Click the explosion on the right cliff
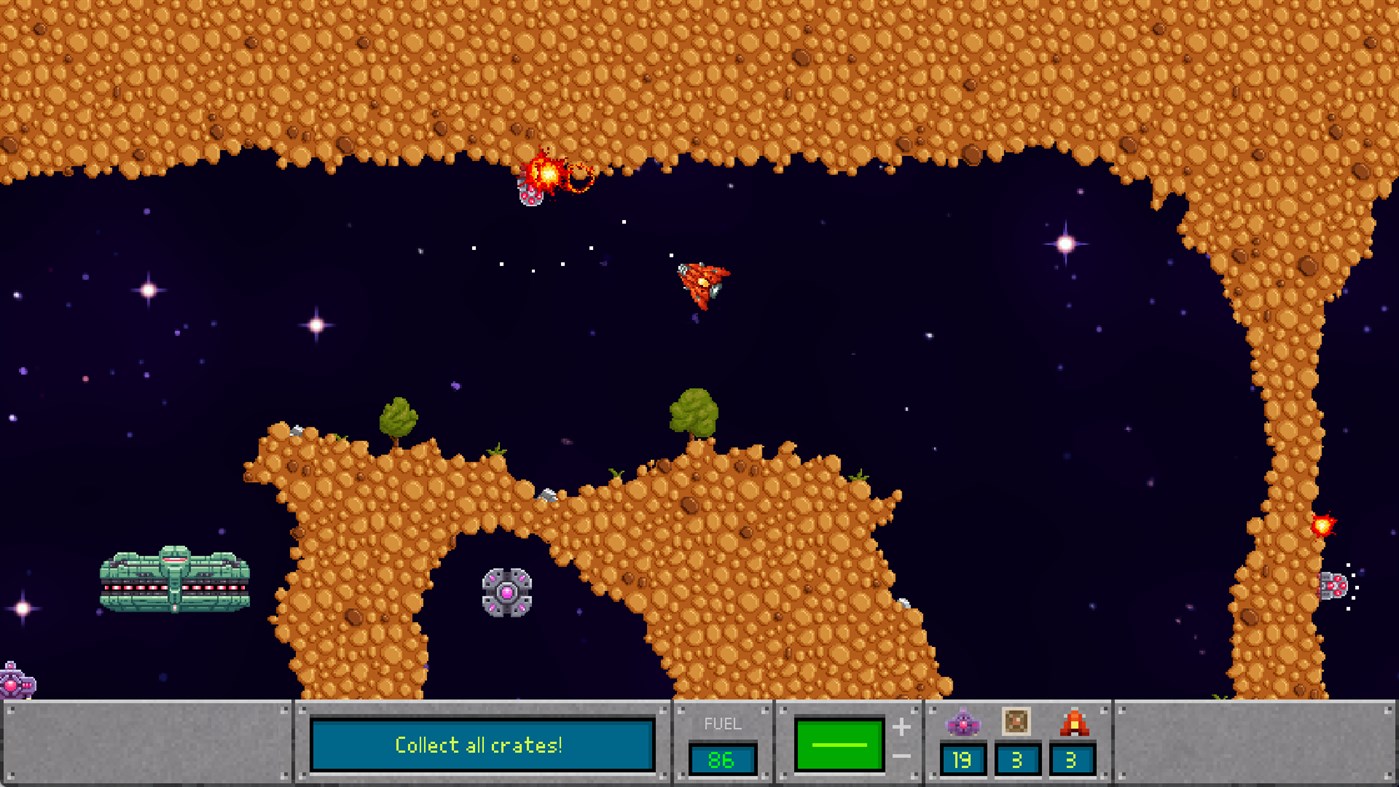Image resolution: width=1399 pixels, height=787 pixels. 1321,522
